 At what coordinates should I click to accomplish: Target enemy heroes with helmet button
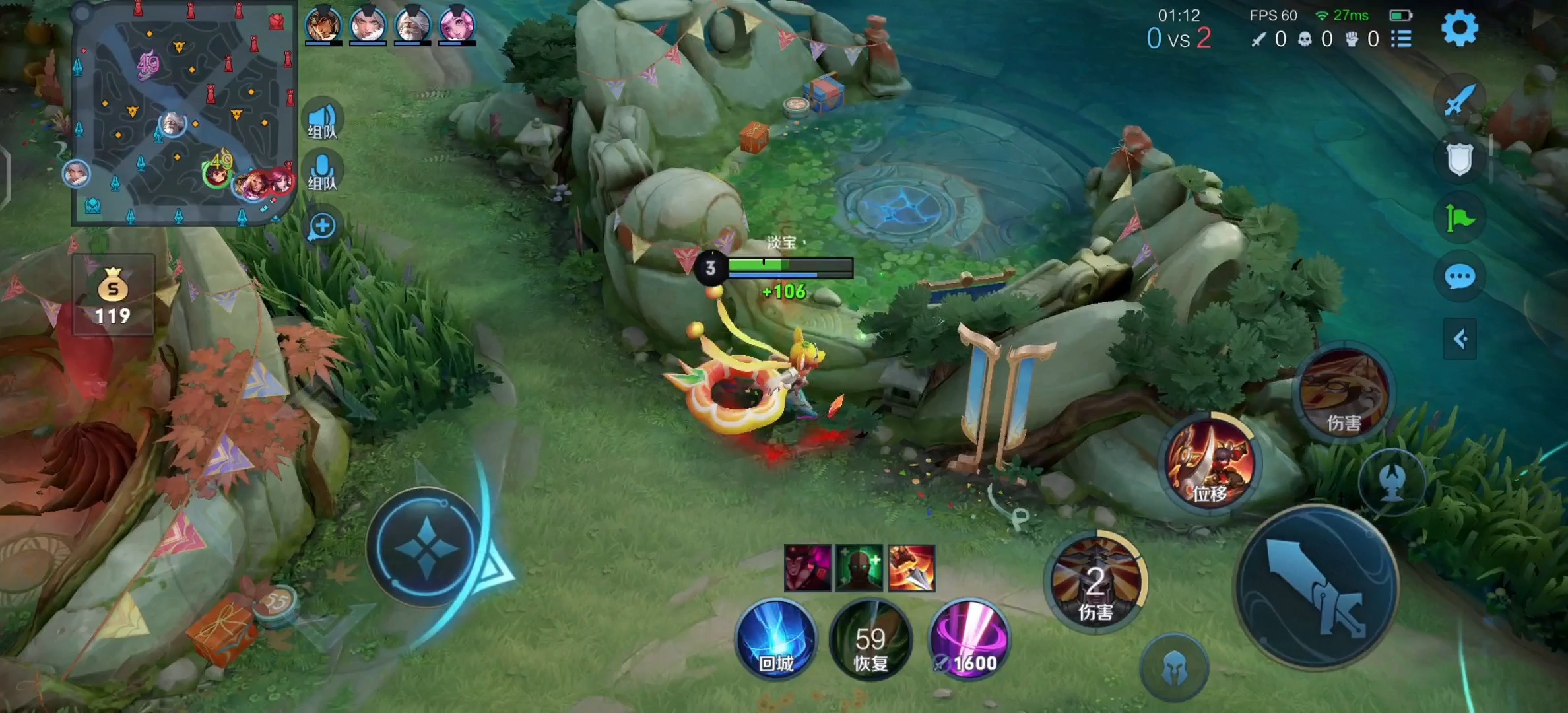click(1173, 668)
